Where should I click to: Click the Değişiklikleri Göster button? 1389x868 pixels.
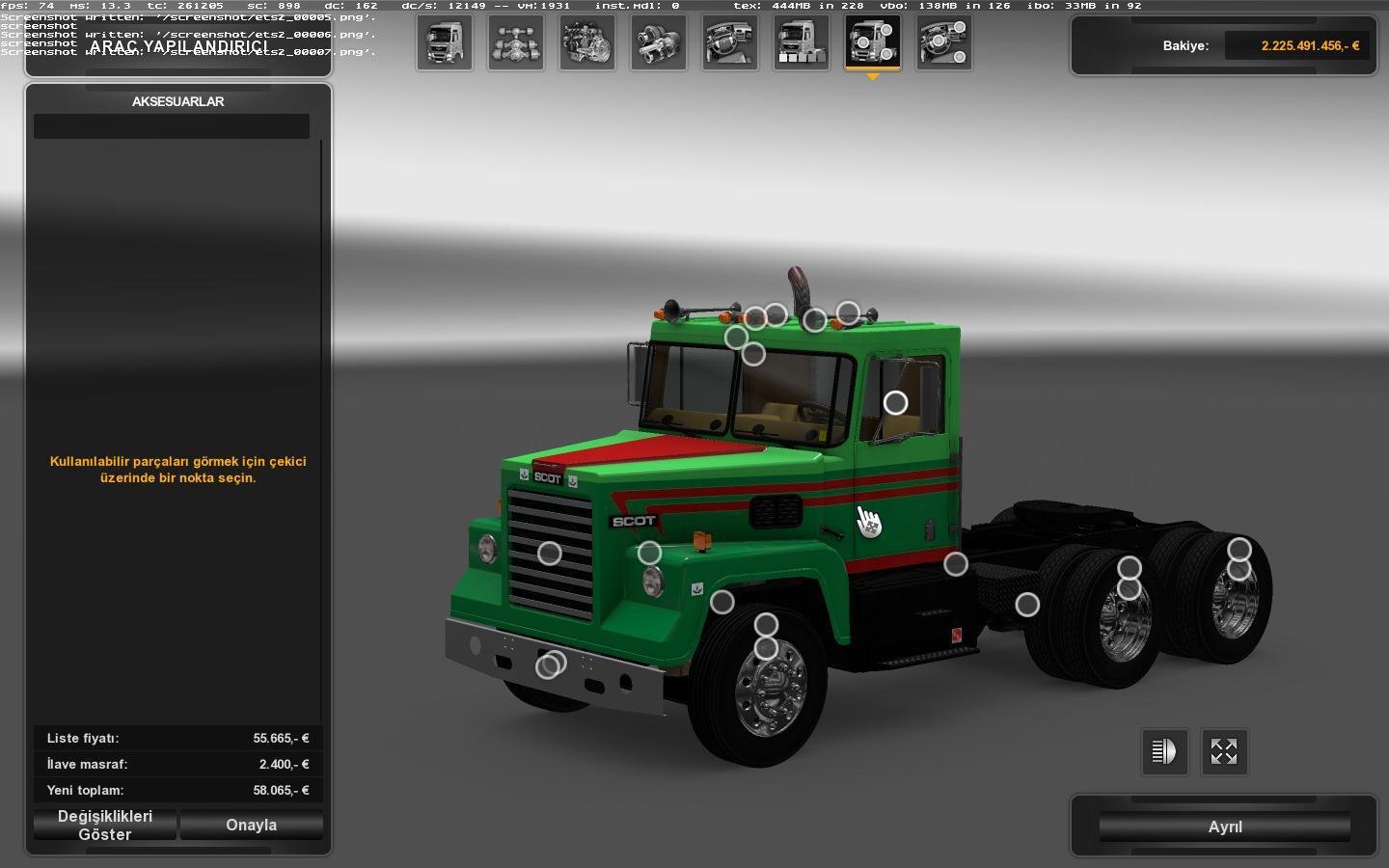[104, 825]
